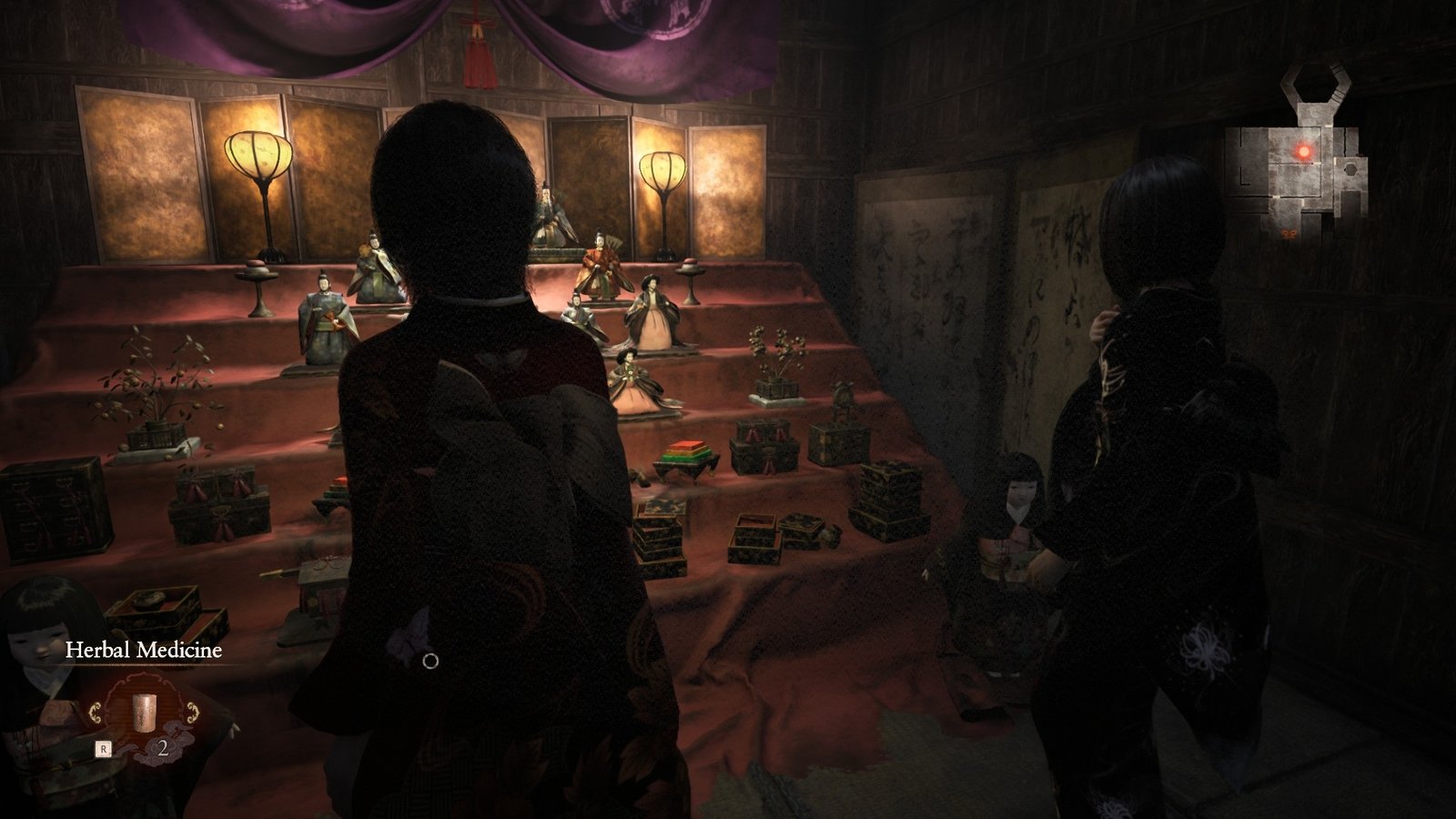Viewport: 1456px width, 819px height.
Task: Click the hexagonal compass top of the minimap
Action: click(x=1314, y=84)
